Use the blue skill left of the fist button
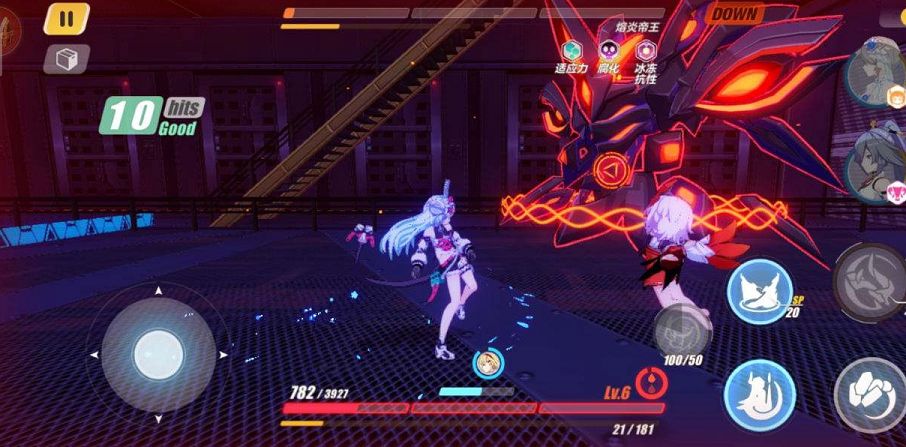Image resolution: width=906 pixels, height=447 pixels. click(759, 392)
